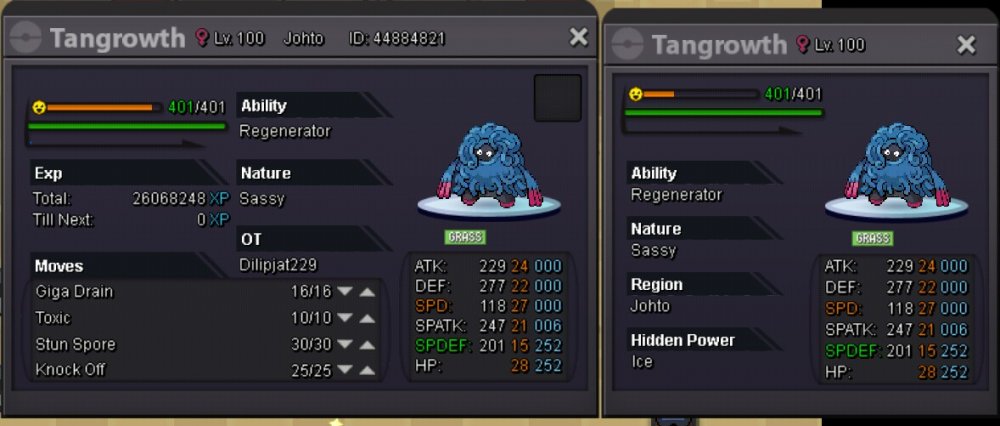
Task: Click the down arrow next to Stun Spore
Action: tap(345, 345)
